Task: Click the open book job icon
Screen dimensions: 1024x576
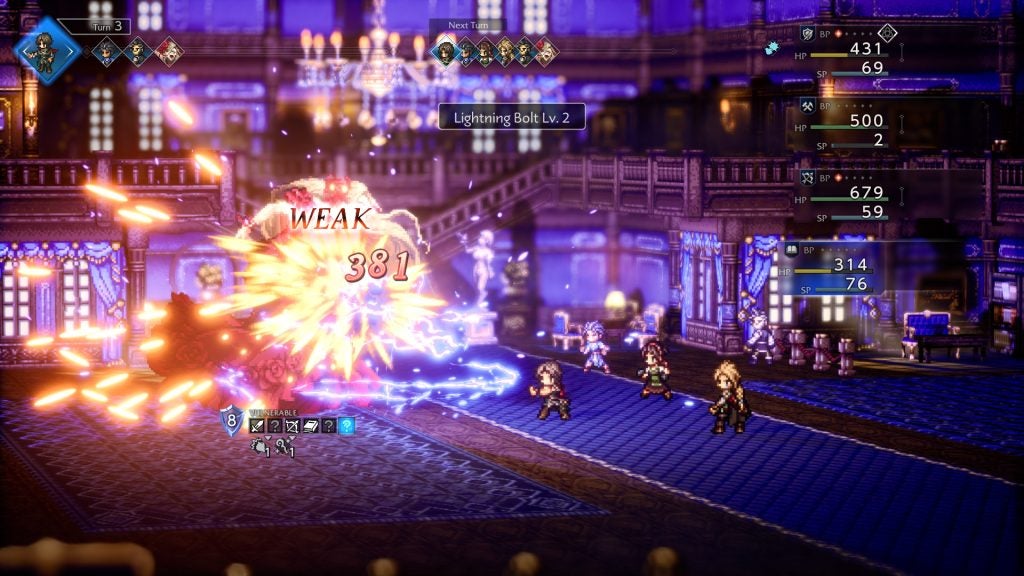Action: [x=788, y=248]
